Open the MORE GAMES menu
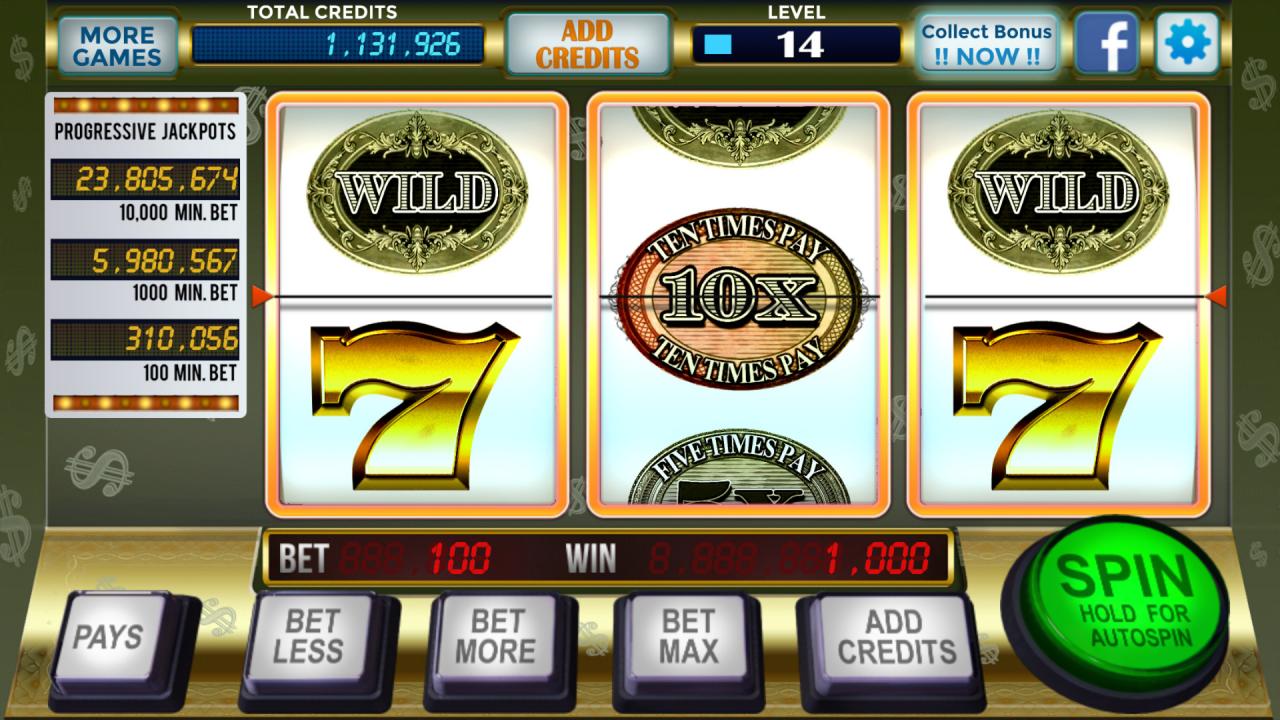 pyautogui.click(x=117, y=42)
